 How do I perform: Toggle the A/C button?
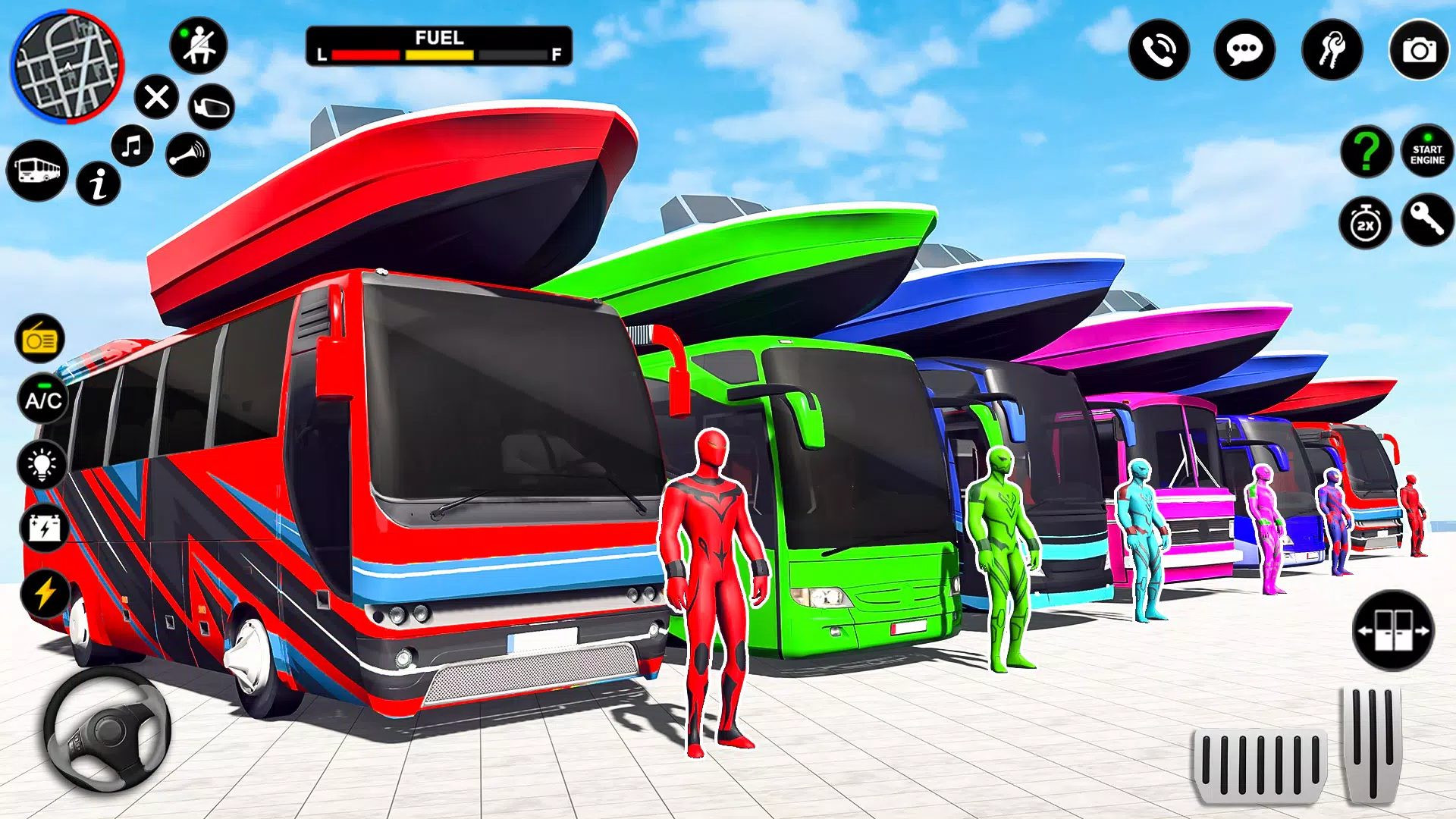pyautogui.click(x=42, y=400)
